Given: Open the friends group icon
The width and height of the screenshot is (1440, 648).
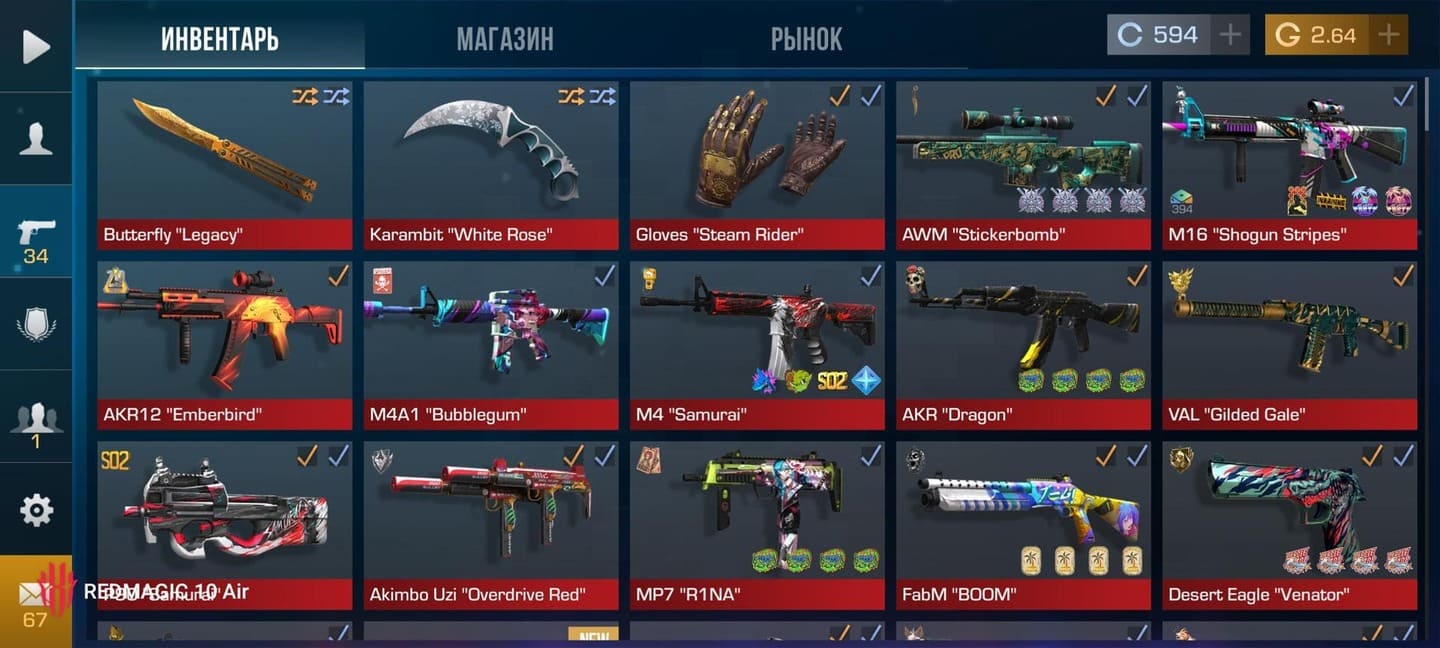Looking at the screenshot, I should point(36,418).
